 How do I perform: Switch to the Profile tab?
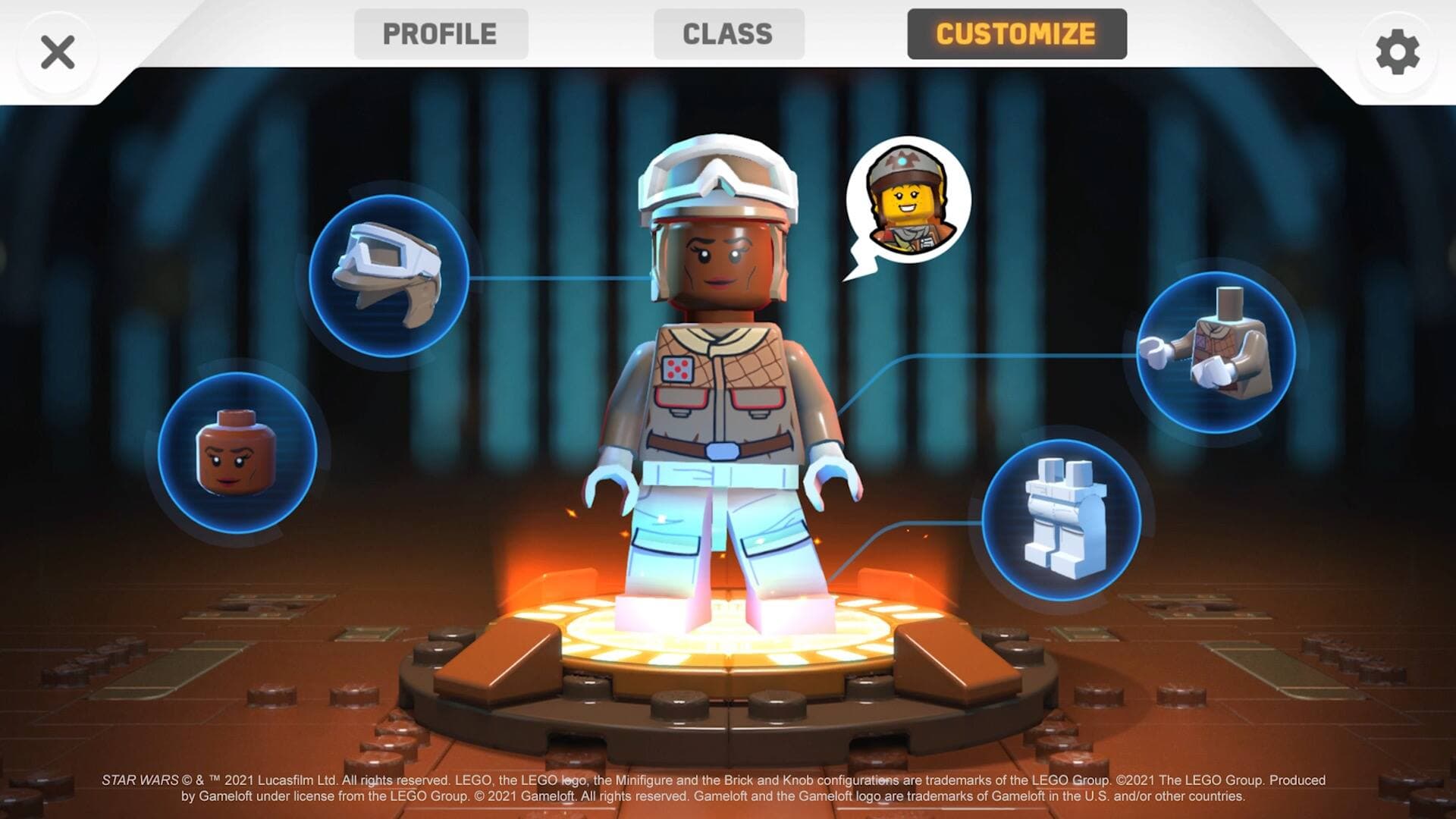[440, 33]
